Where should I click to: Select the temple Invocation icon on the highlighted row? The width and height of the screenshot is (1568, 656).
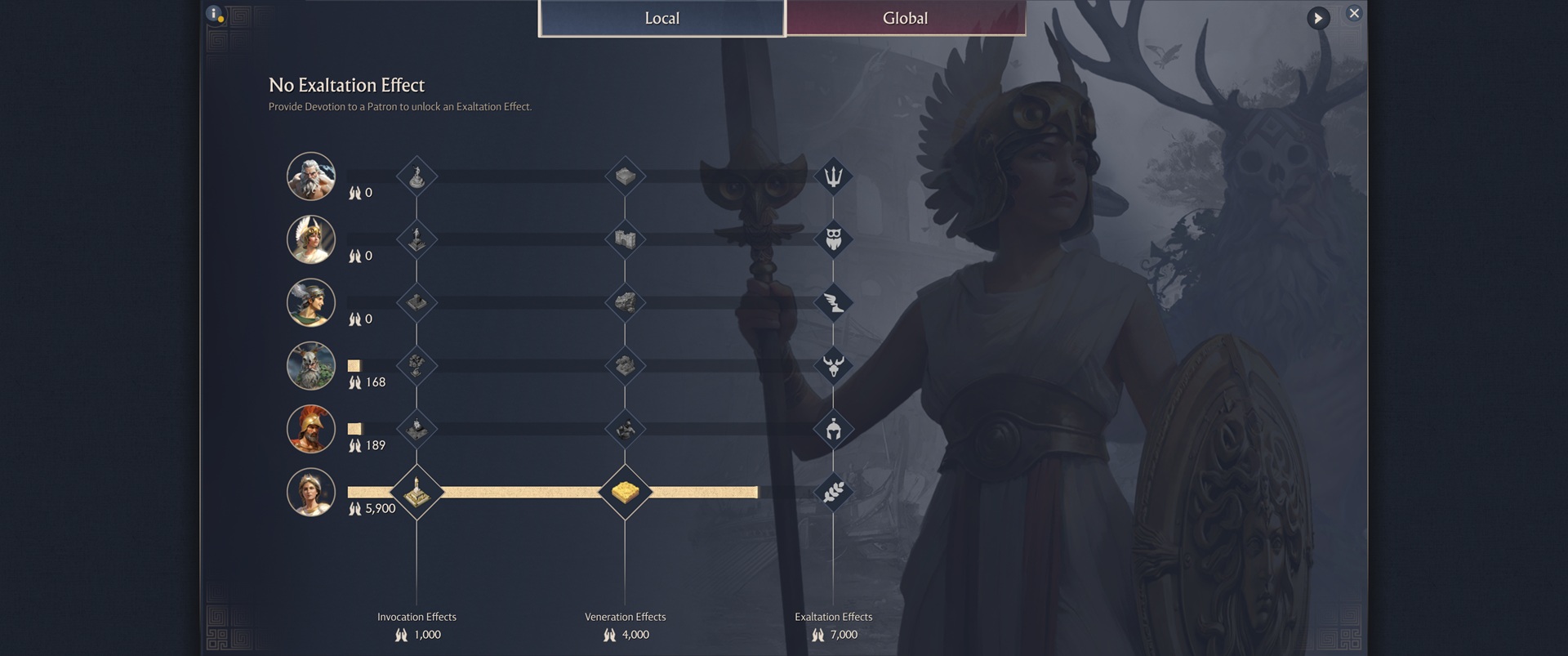point(417,493)
